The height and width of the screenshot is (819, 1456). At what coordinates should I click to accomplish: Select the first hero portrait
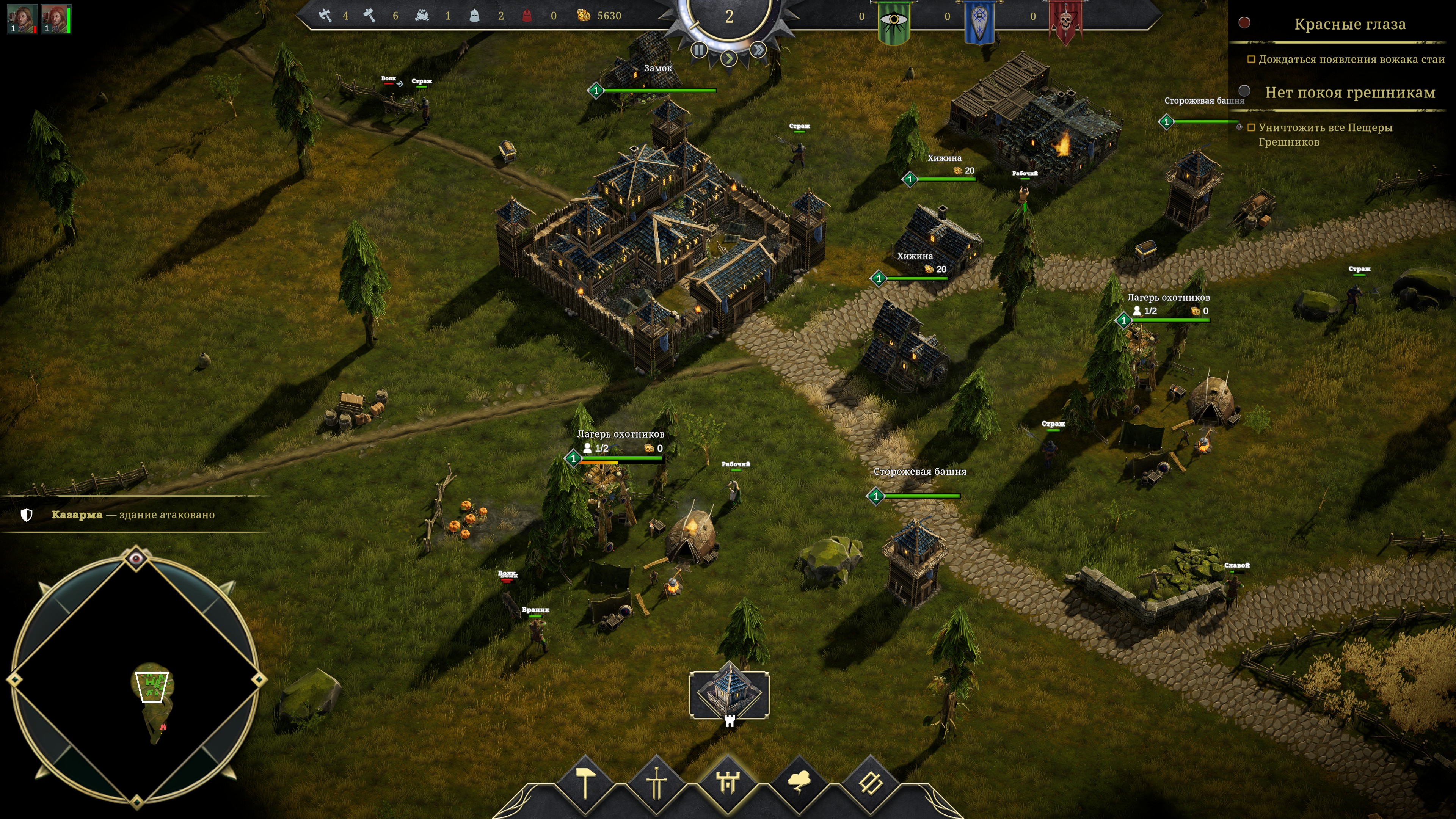click(x=22, y=19)
